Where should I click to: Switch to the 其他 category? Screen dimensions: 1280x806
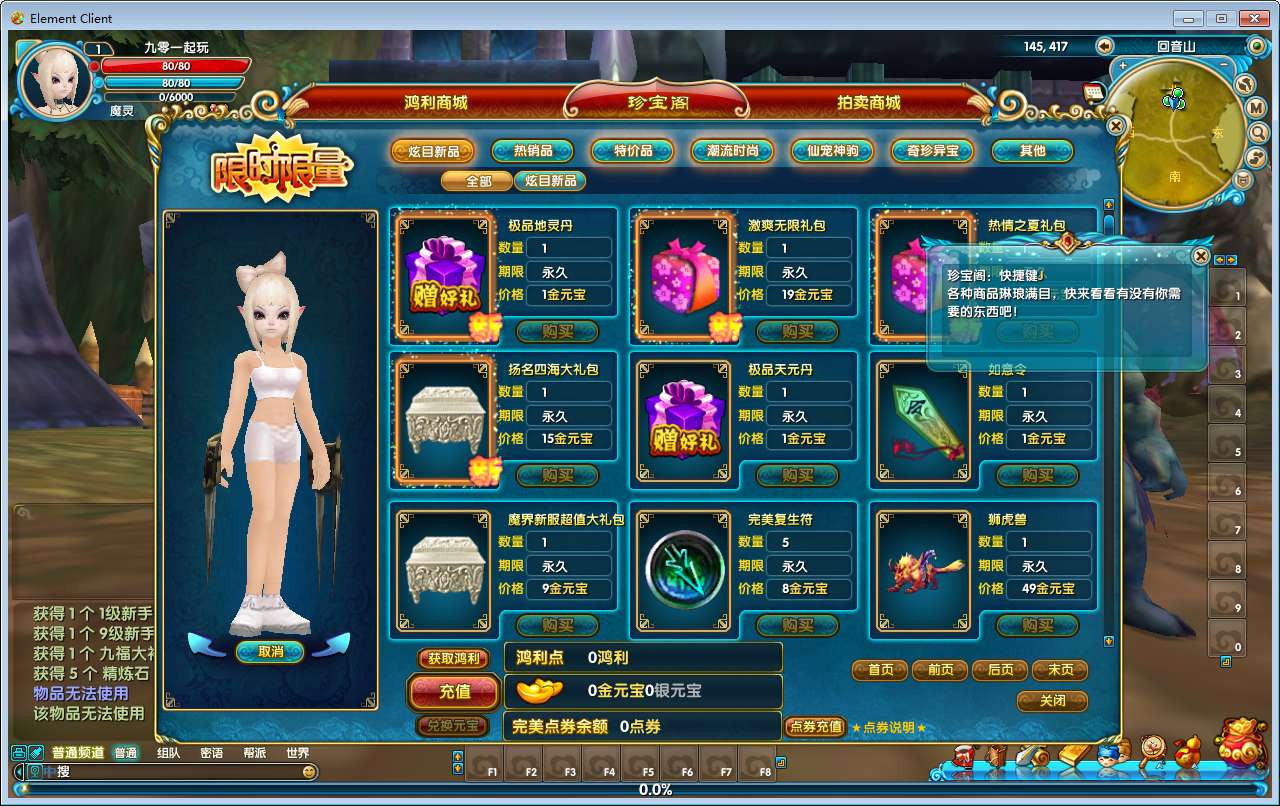1032,151
